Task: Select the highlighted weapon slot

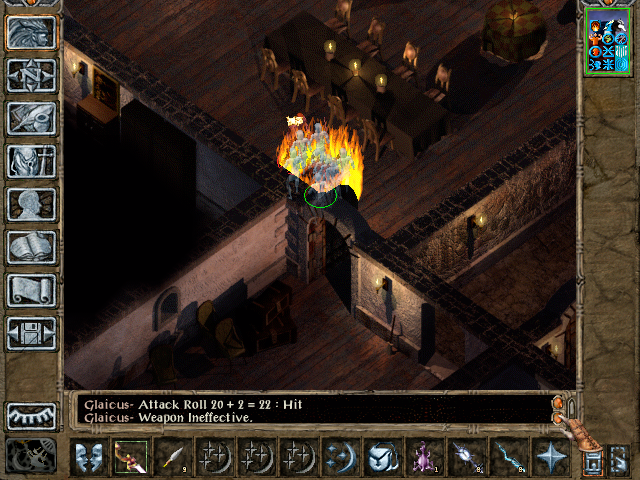Action: 131,457
